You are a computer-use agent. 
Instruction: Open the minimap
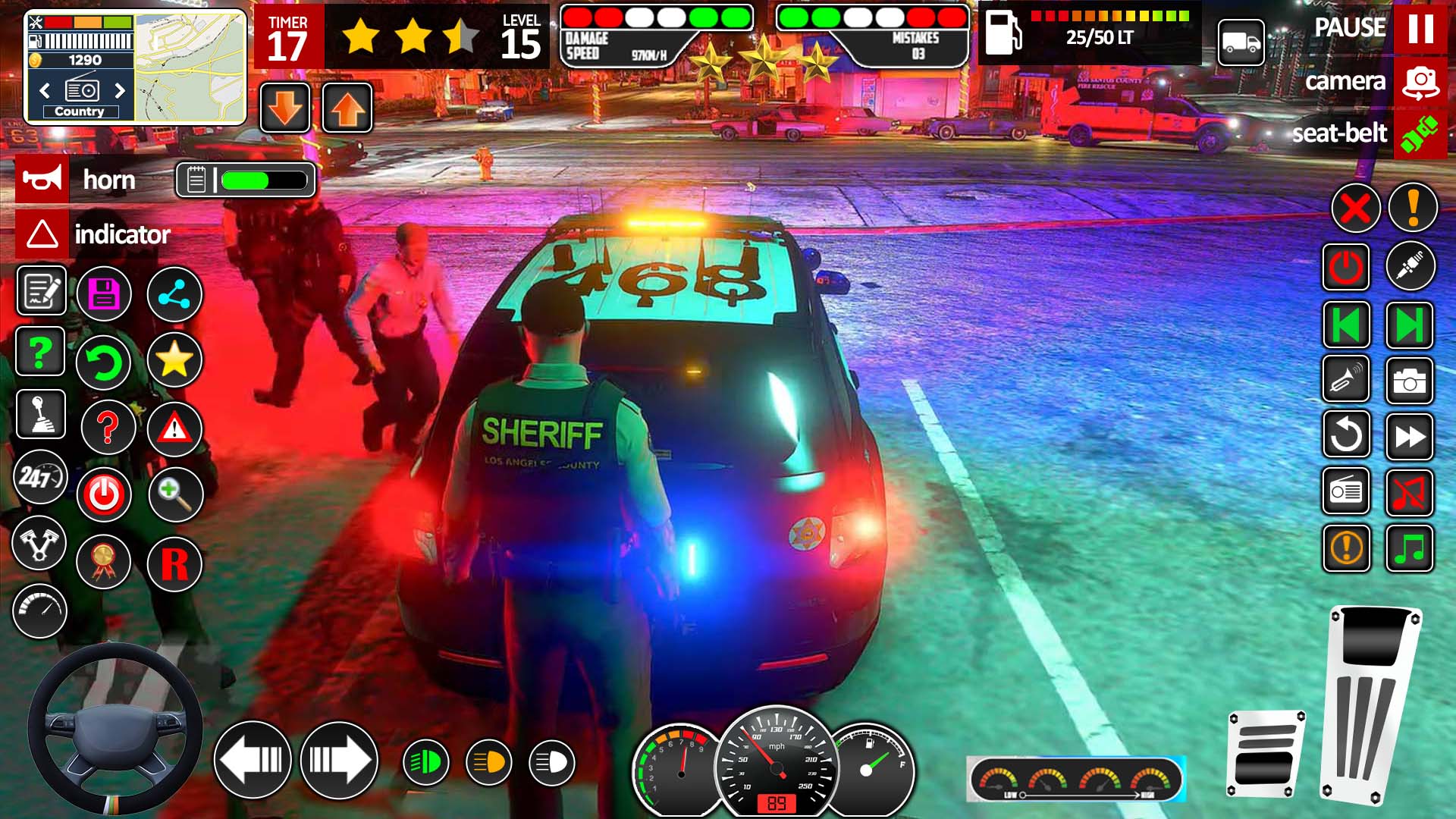coord(190,67)
